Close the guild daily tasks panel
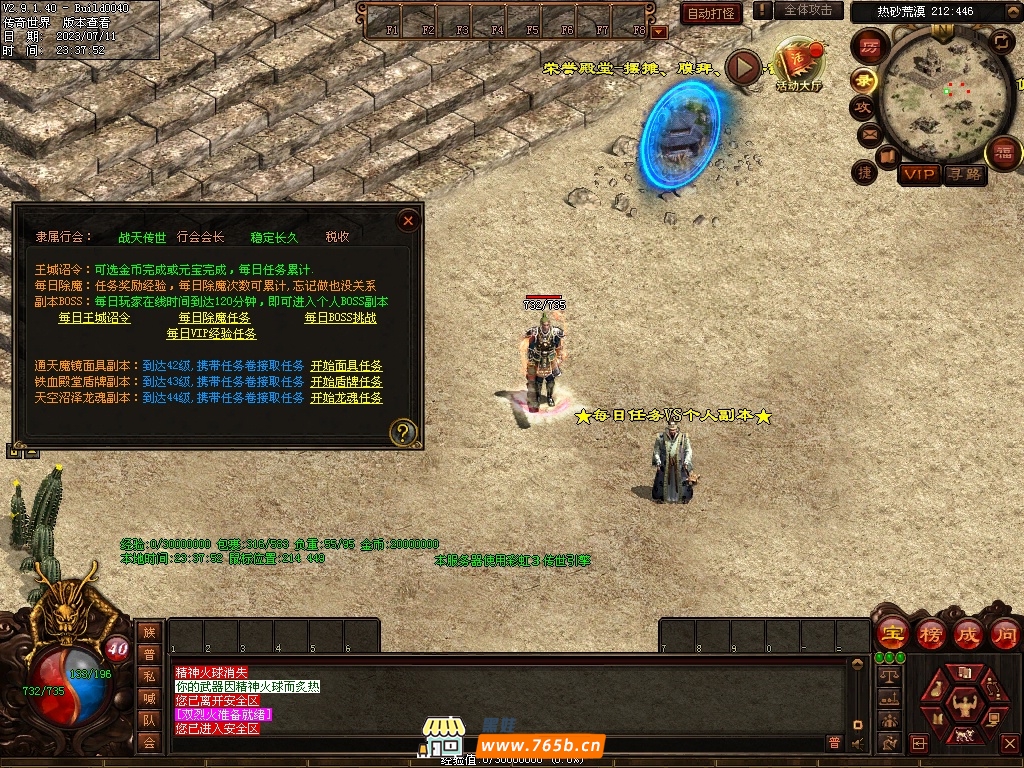1024x768 pixels. pyautogui.click(x=407, y=220)
